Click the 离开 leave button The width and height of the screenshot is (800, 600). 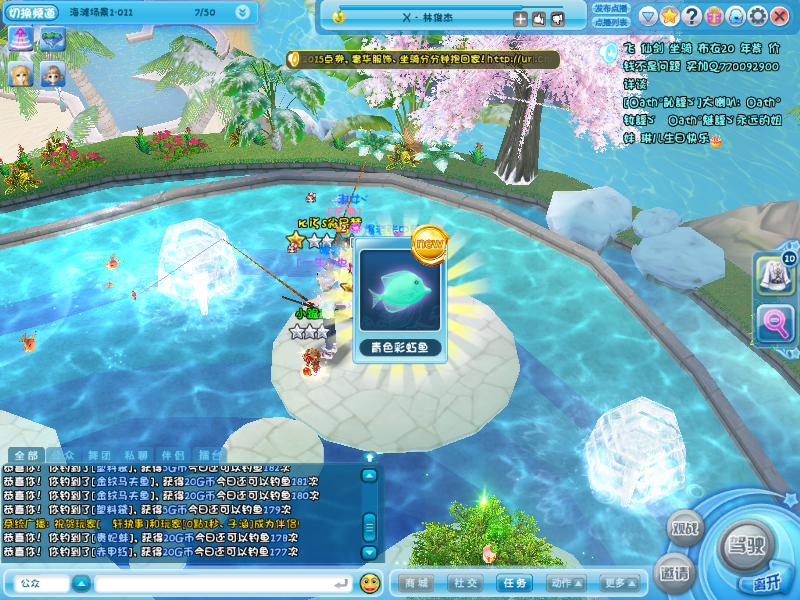click(x=765, y=583)
